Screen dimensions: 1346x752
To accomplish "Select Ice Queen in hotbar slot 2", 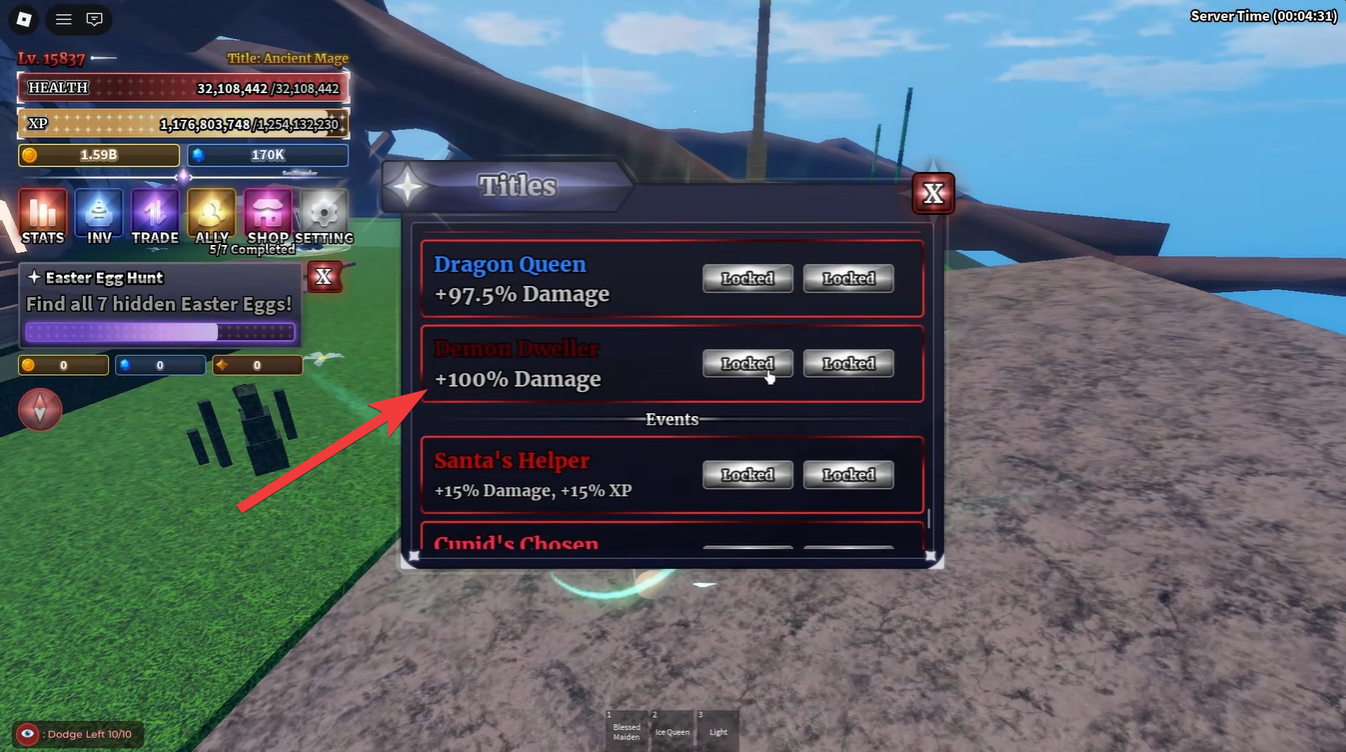I will pos(672,730).
